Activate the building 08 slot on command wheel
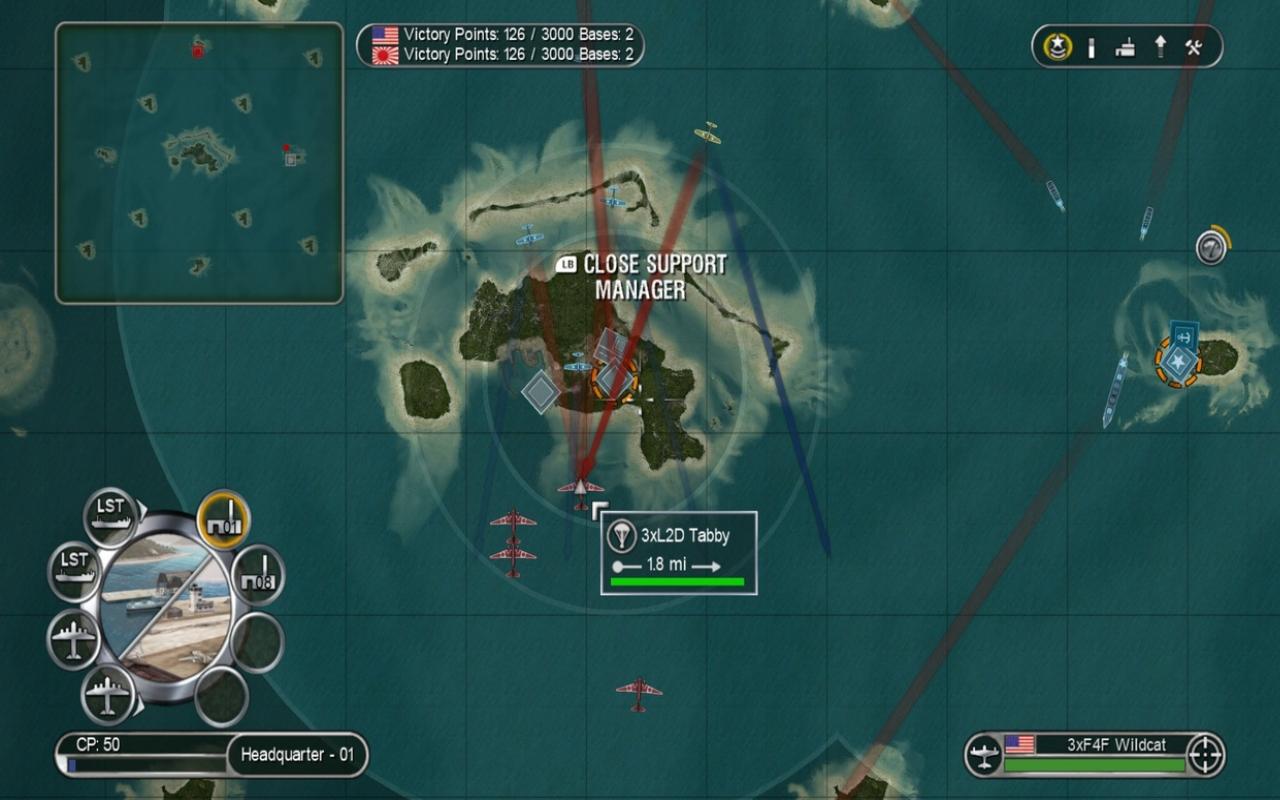The image size is (1280, 800). [x=255, y=575]
